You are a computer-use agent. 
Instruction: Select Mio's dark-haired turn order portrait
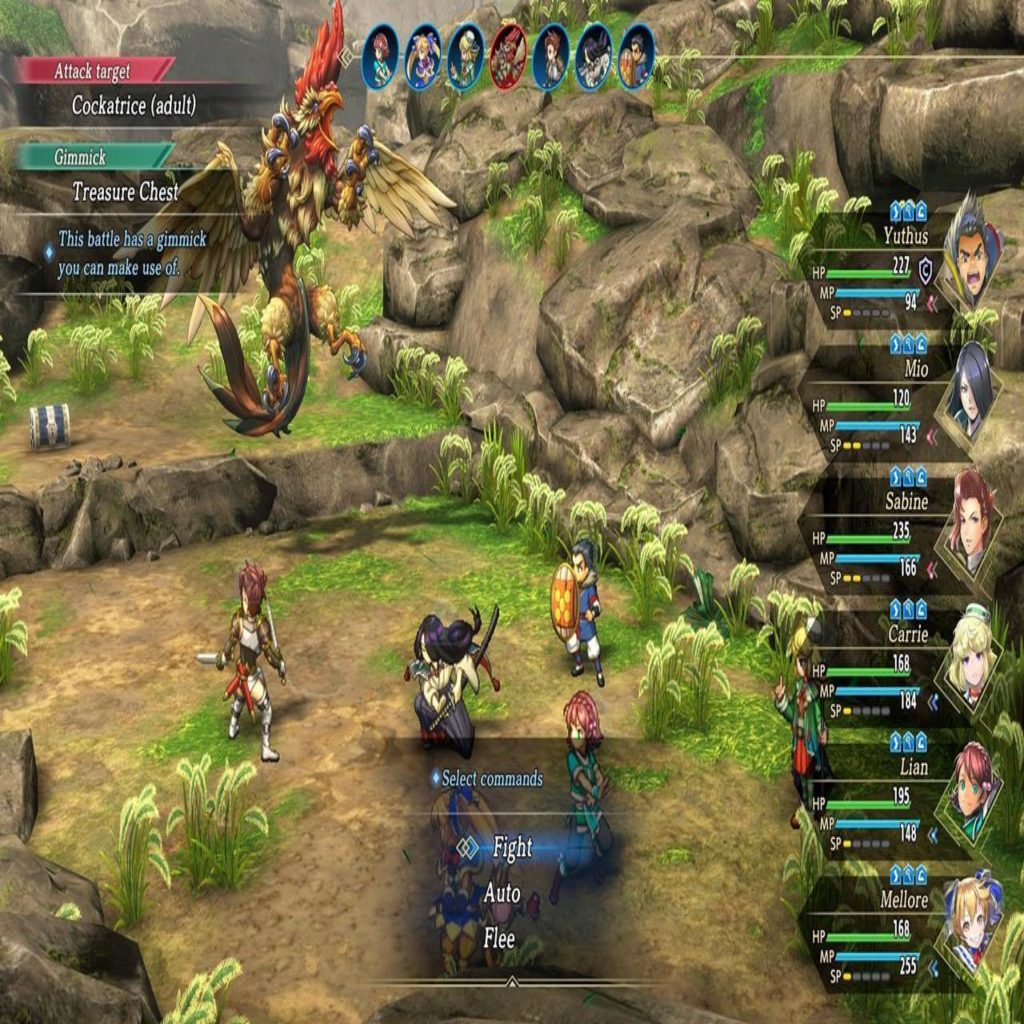[x=594, y=57]
